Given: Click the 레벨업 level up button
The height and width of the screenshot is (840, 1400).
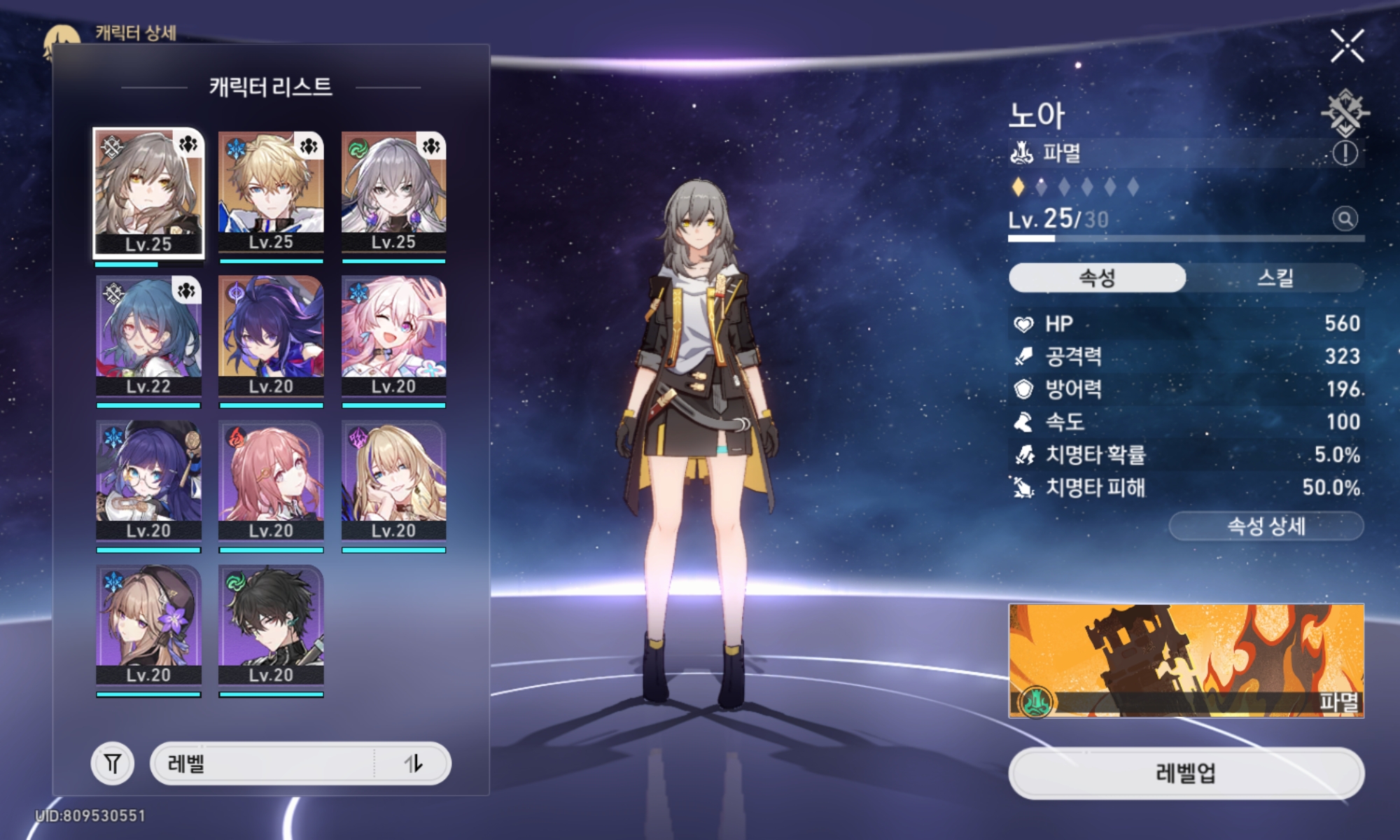Looking at the screenshot, I should click(1186, 773).
